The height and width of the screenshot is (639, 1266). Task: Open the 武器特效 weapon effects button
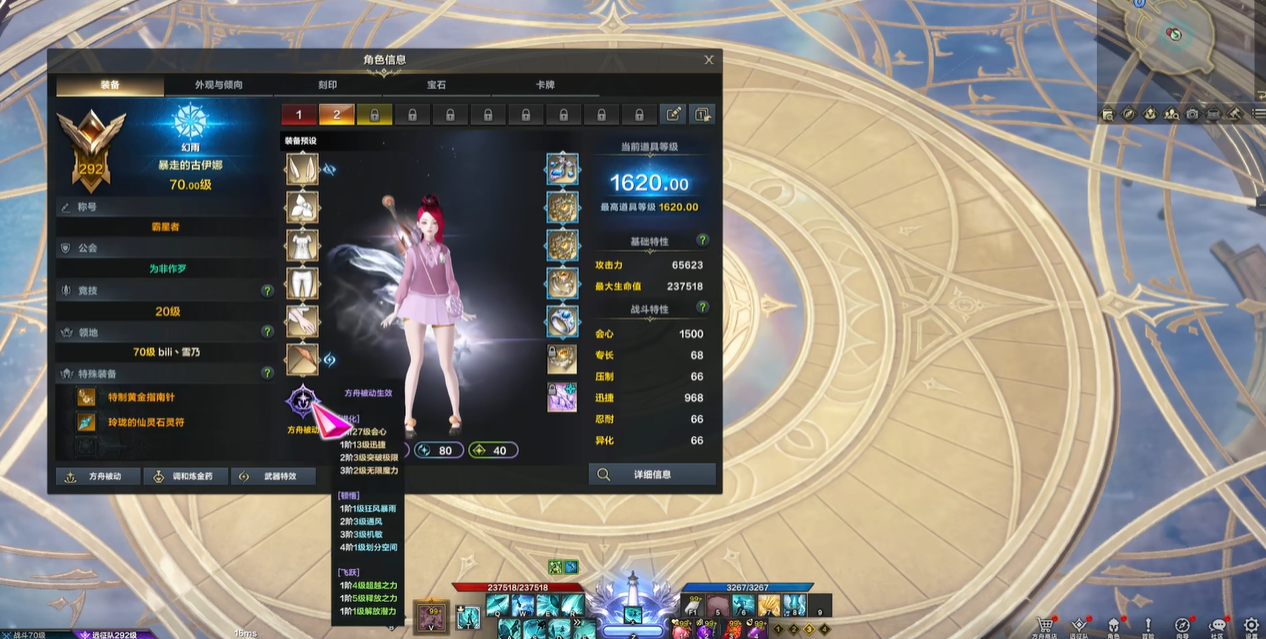[x=273, y=476]
